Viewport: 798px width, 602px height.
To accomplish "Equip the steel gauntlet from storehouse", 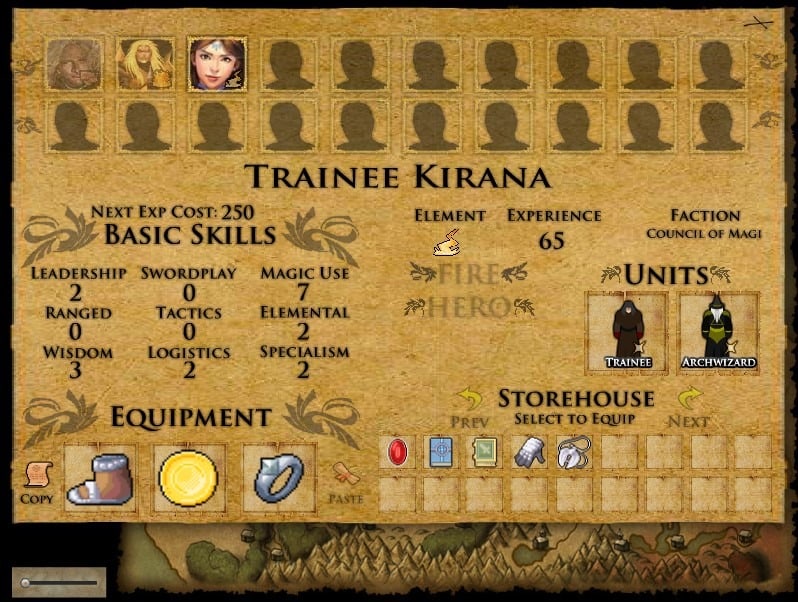I will pos(529,452).
